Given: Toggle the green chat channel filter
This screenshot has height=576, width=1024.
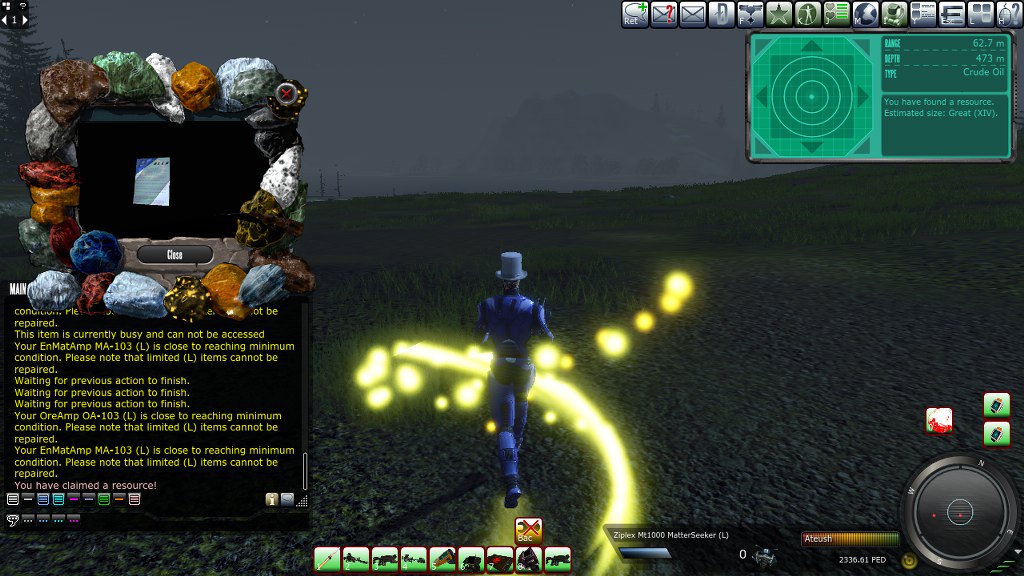Looking at the screenshot, I should (x=104, y=499).
